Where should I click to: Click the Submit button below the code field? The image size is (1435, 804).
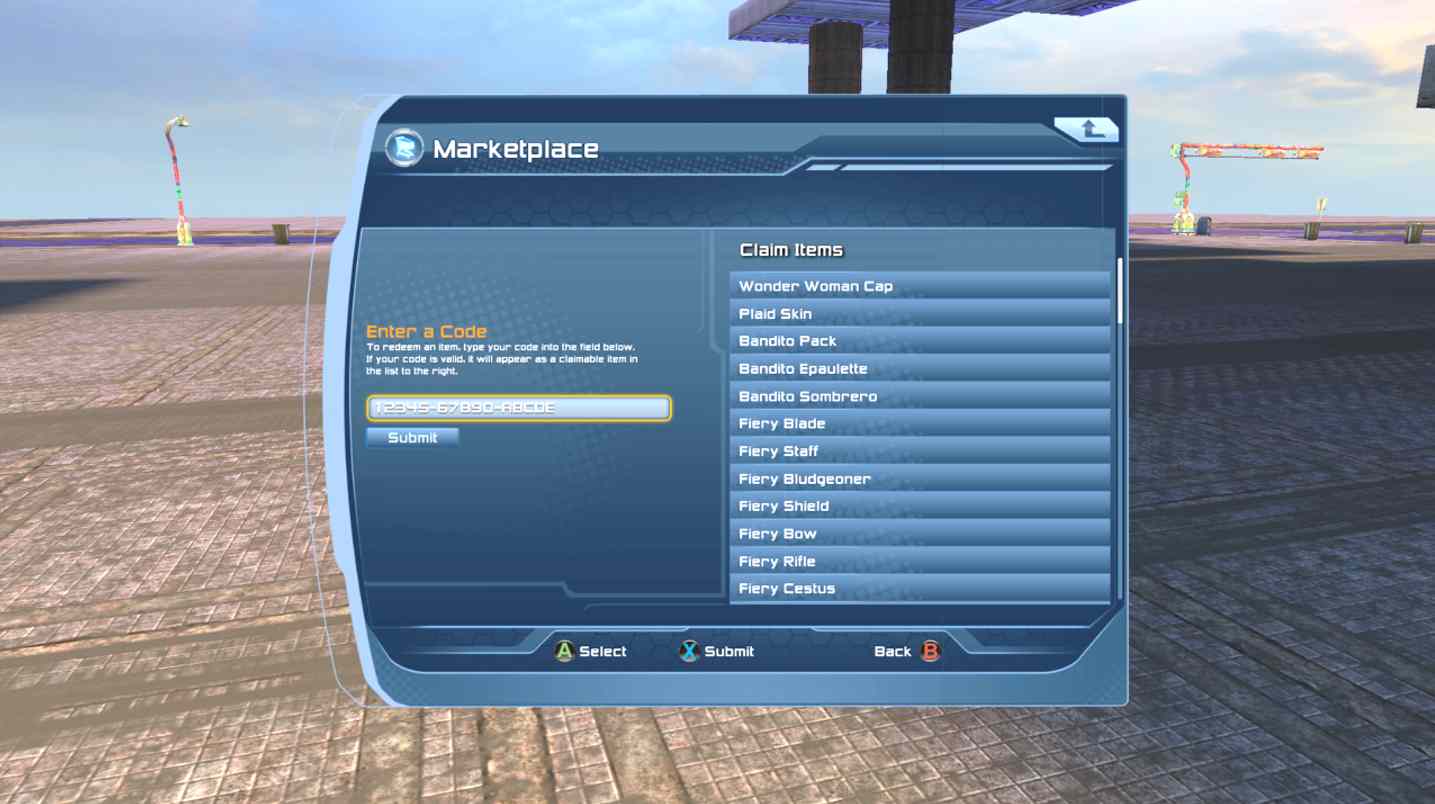click(413, 437)
